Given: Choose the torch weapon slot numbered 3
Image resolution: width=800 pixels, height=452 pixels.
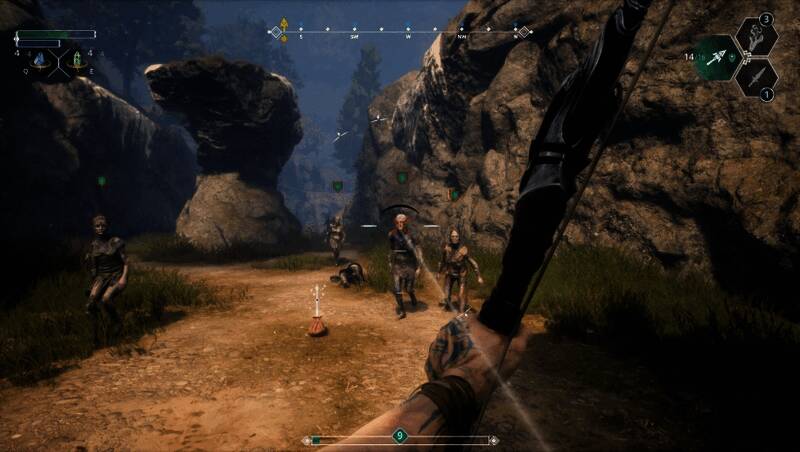Looking at the screenshot, I should coord(756,36).
